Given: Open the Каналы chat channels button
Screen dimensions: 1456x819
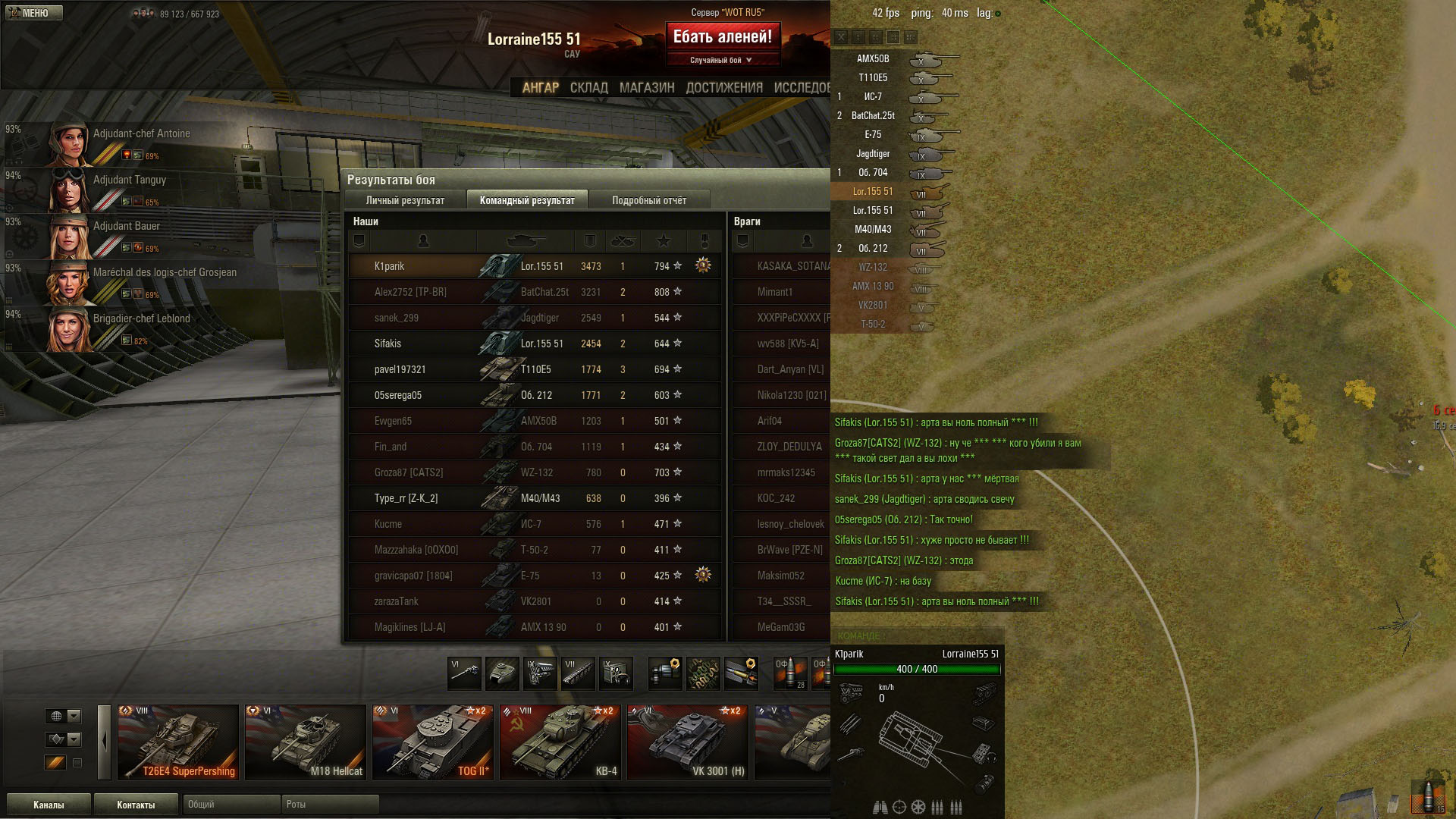Looking at the screenshot, I should click(49, 805).
